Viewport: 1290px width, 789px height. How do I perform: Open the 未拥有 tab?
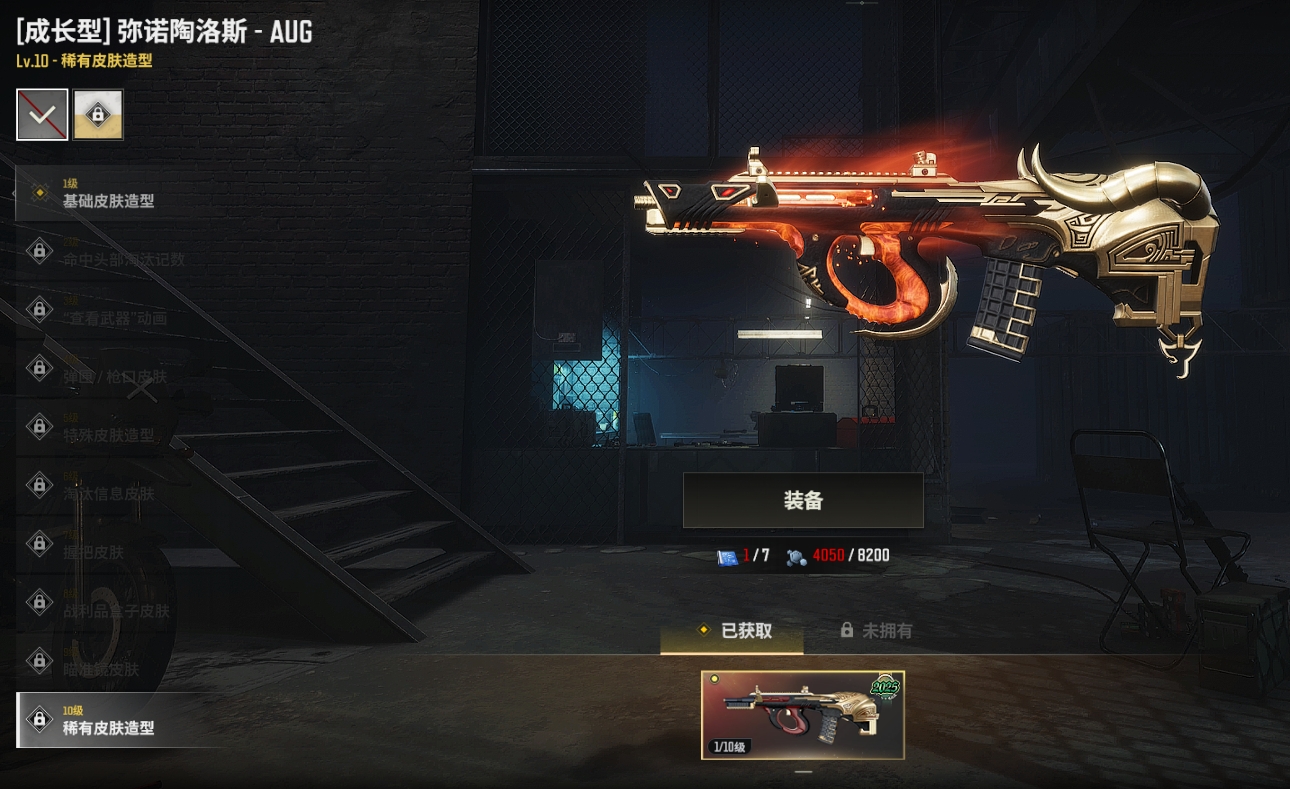pyautogui.click(x=876, y=631)
